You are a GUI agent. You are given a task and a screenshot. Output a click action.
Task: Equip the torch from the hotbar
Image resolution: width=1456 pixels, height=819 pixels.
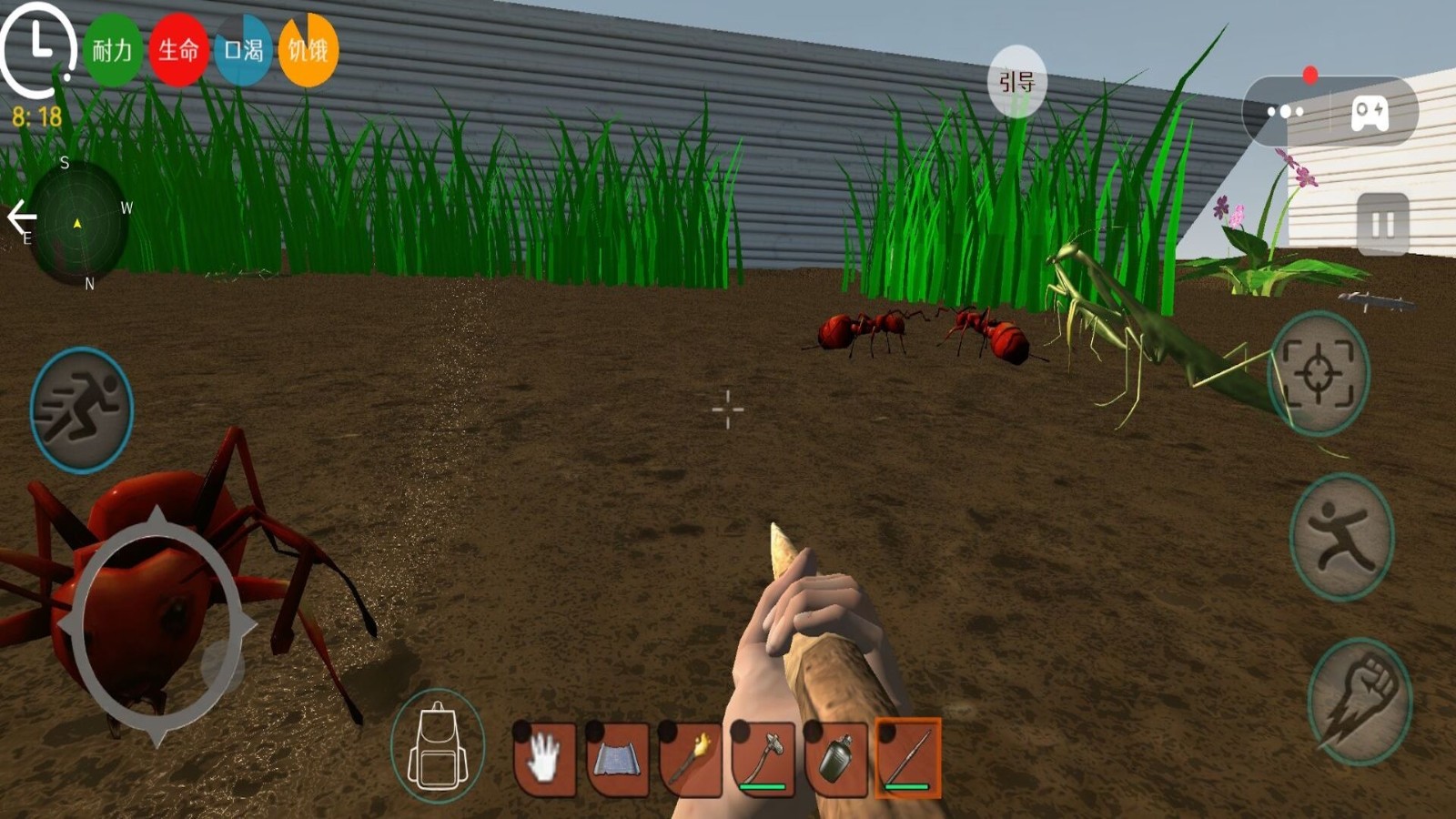(x=691, y=758)
